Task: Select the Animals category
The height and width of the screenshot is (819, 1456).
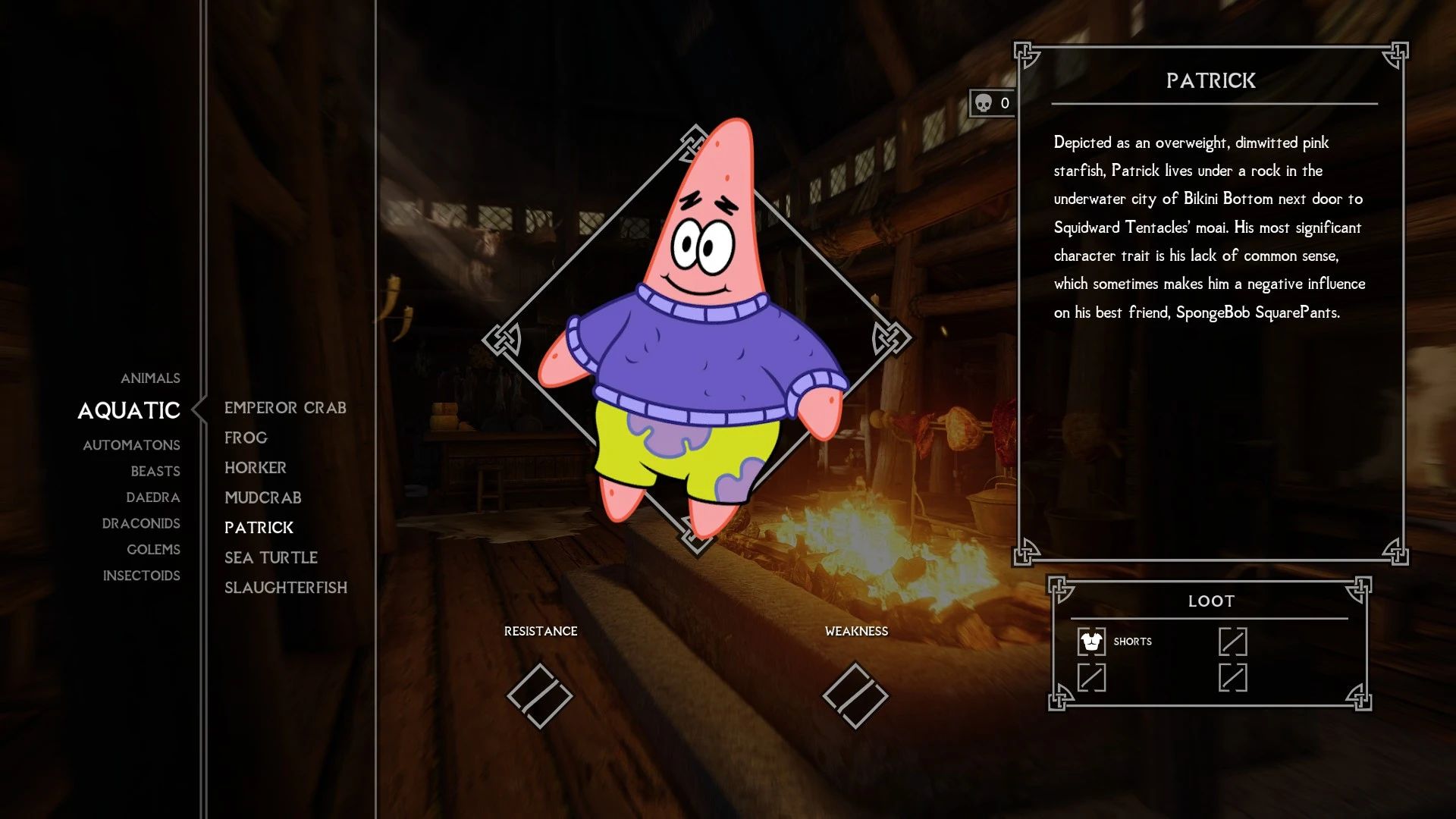Action: [150, 378]
